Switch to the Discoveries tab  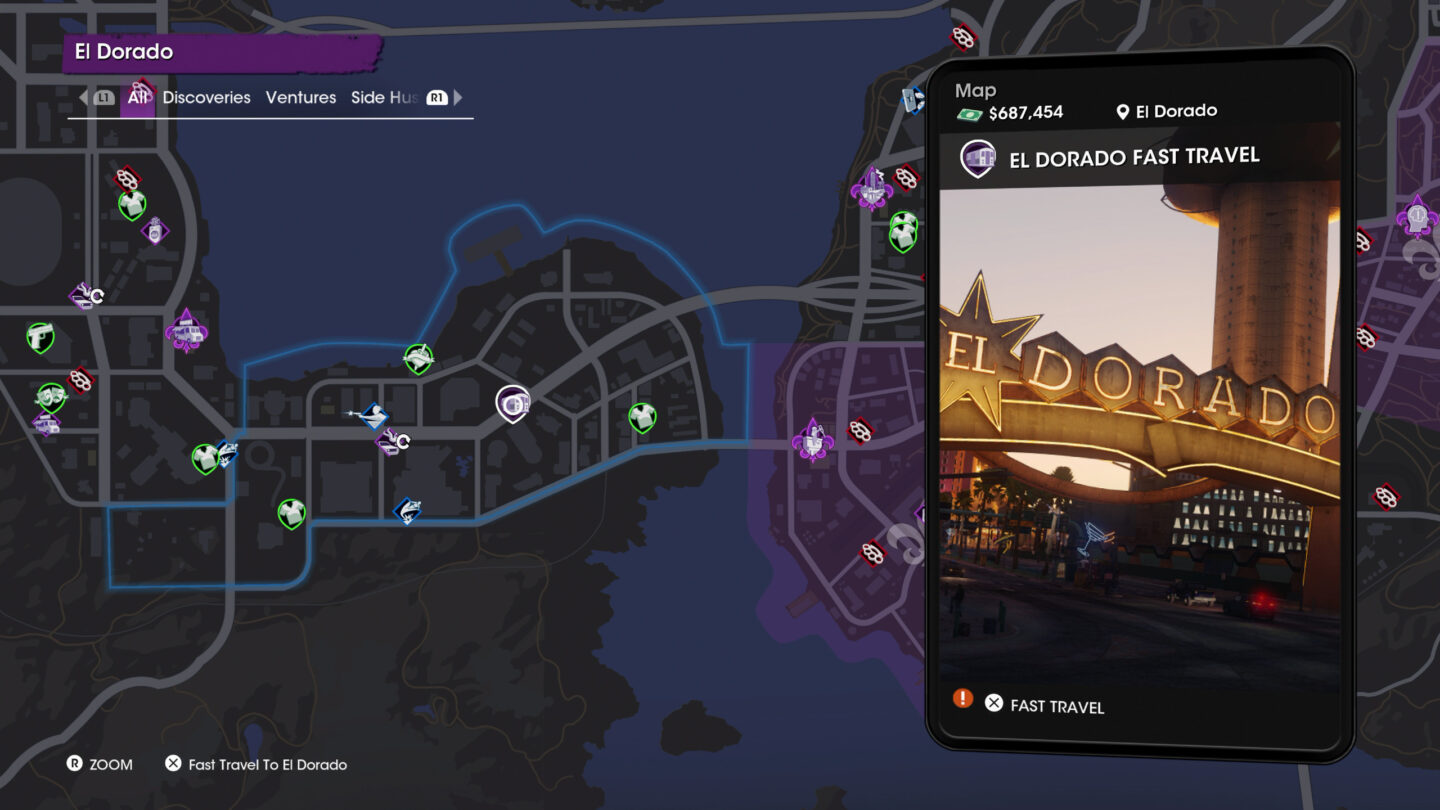click(x=207, y=97)
